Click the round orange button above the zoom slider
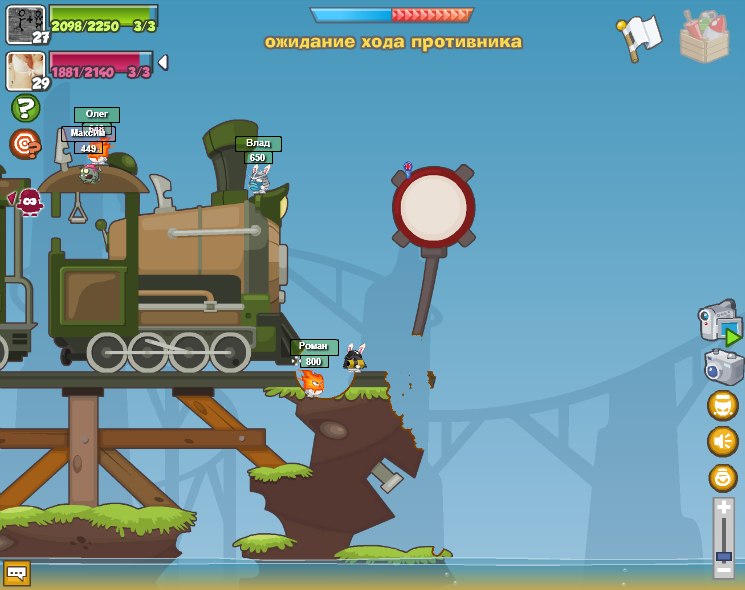The width and height of the screenshot is (745, 590). (723, 477)
